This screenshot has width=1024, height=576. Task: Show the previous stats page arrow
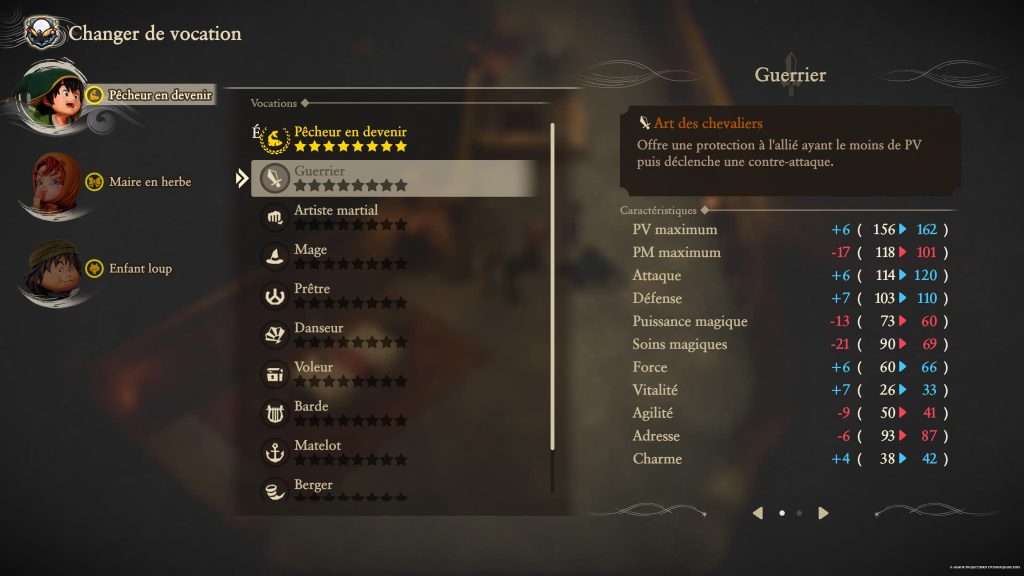pos(757,513)
